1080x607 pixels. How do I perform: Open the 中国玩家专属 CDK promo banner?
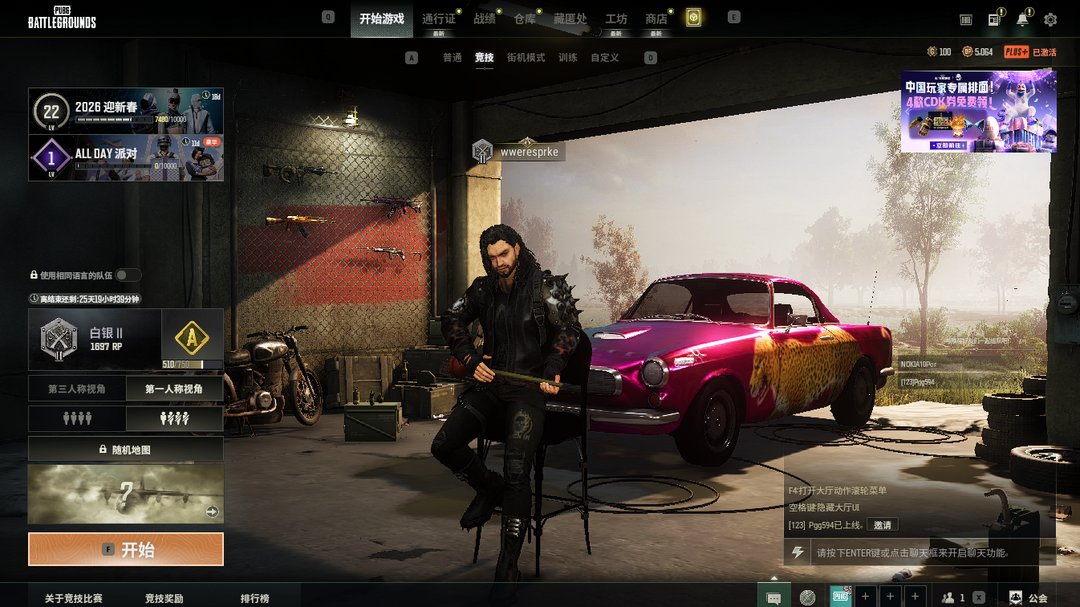978,111
